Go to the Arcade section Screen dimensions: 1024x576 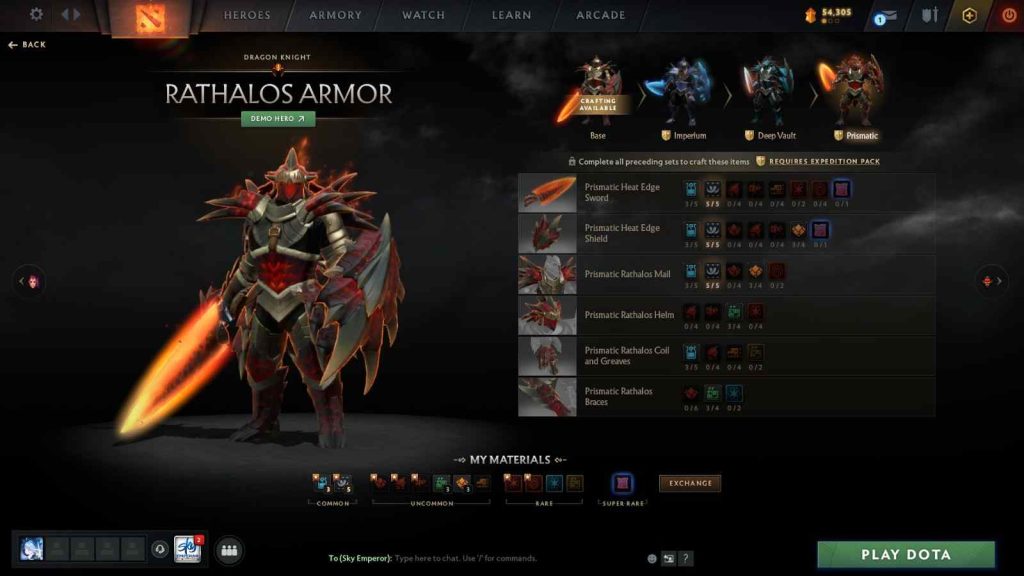pos(601,15)
